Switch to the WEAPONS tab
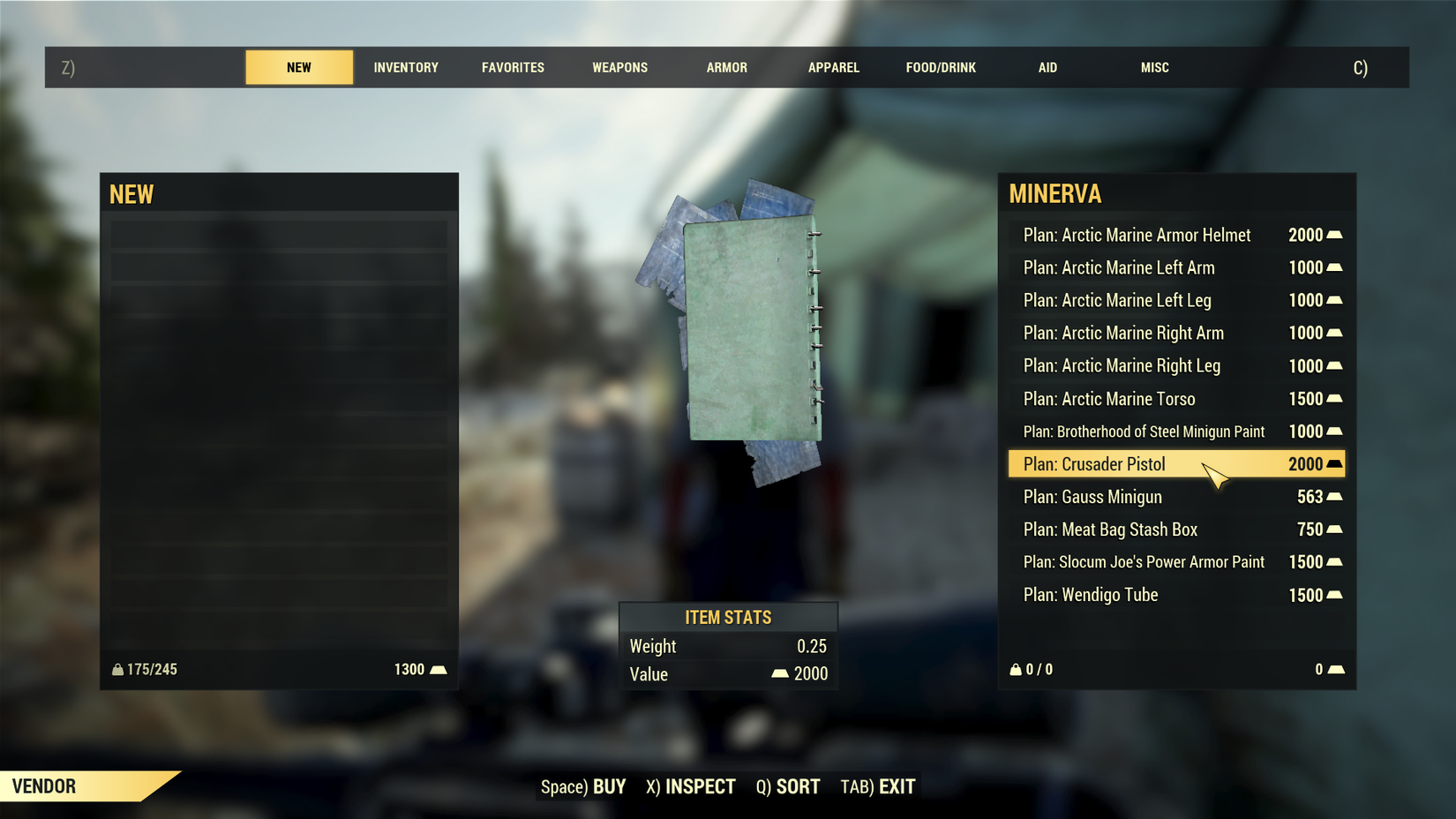The height and width of the screenshot is (819, 1456). (x=619, y=67)
